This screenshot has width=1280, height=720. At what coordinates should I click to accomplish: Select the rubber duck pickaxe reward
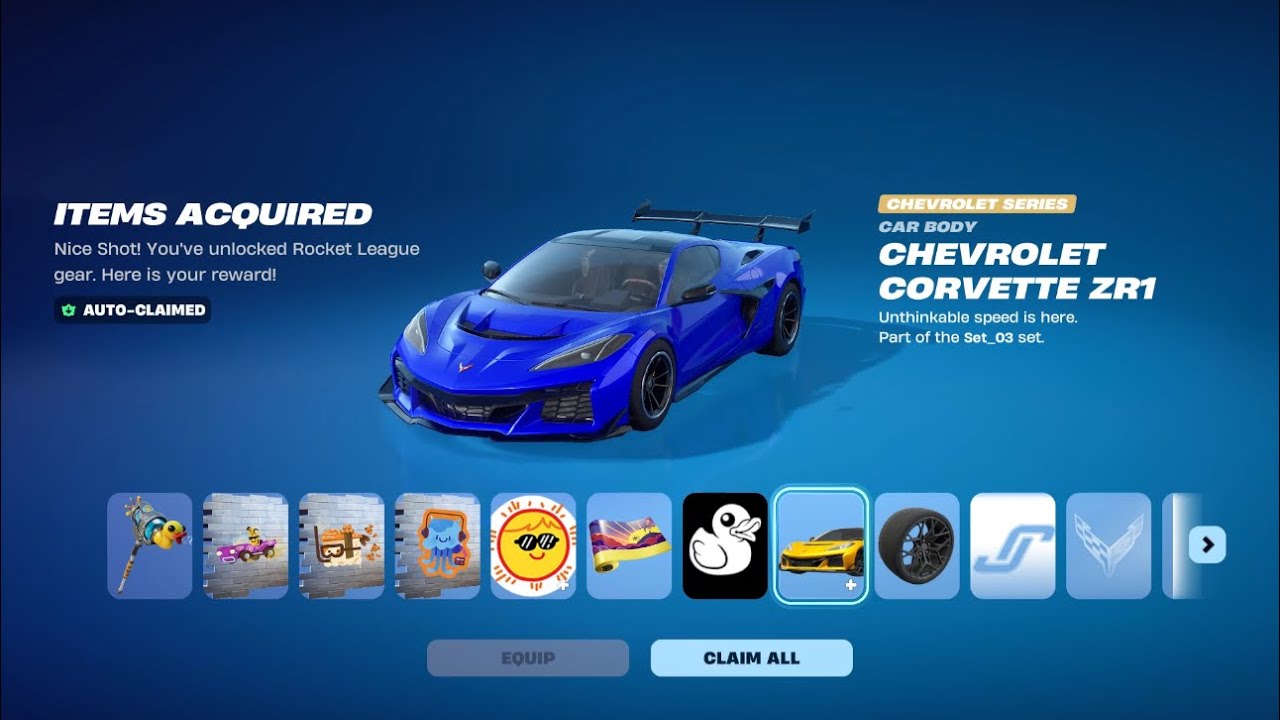click(150, 546)
